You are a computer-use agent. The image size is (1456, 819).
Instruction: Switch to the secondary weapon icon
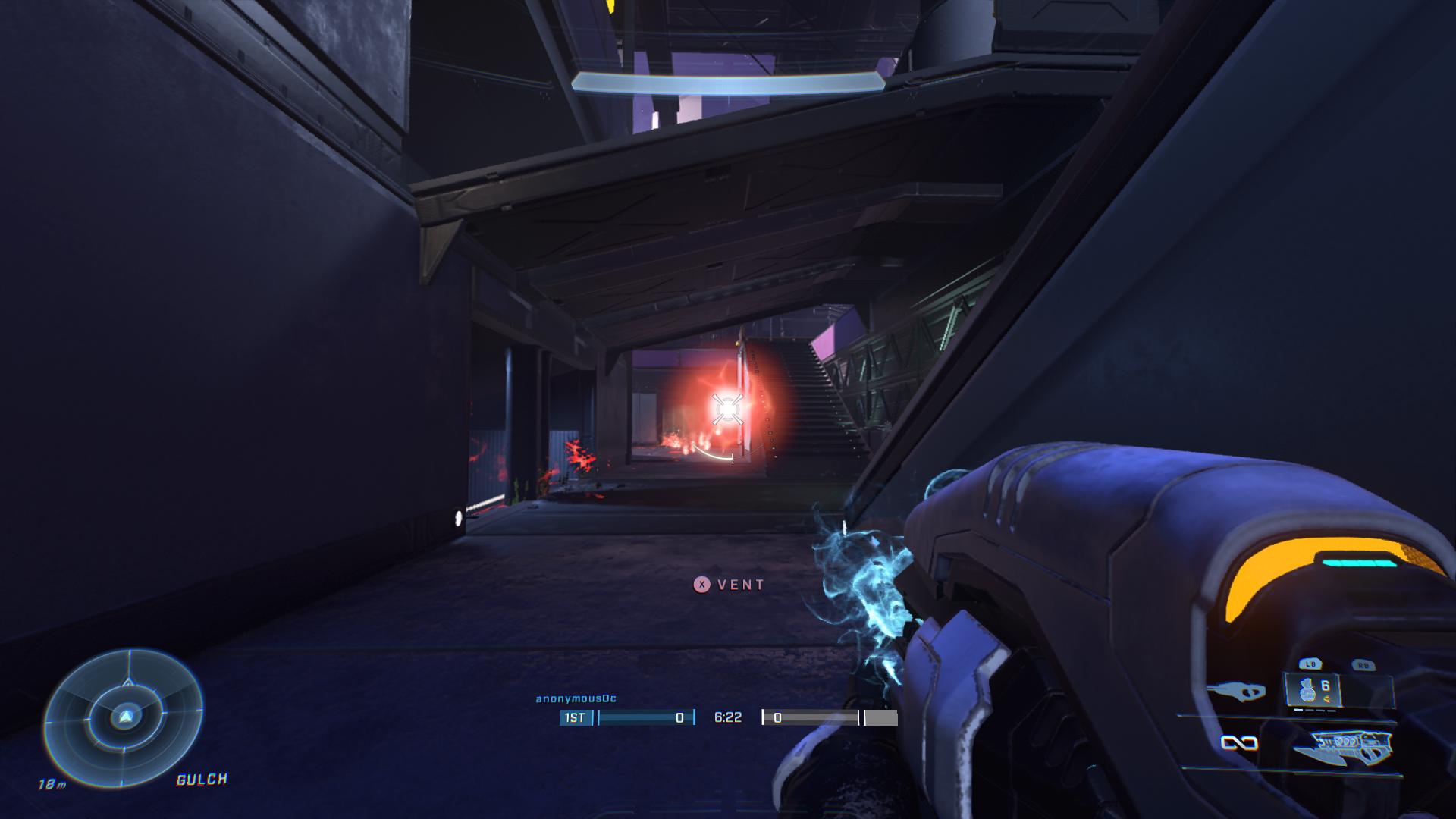tap(1235, 691)
